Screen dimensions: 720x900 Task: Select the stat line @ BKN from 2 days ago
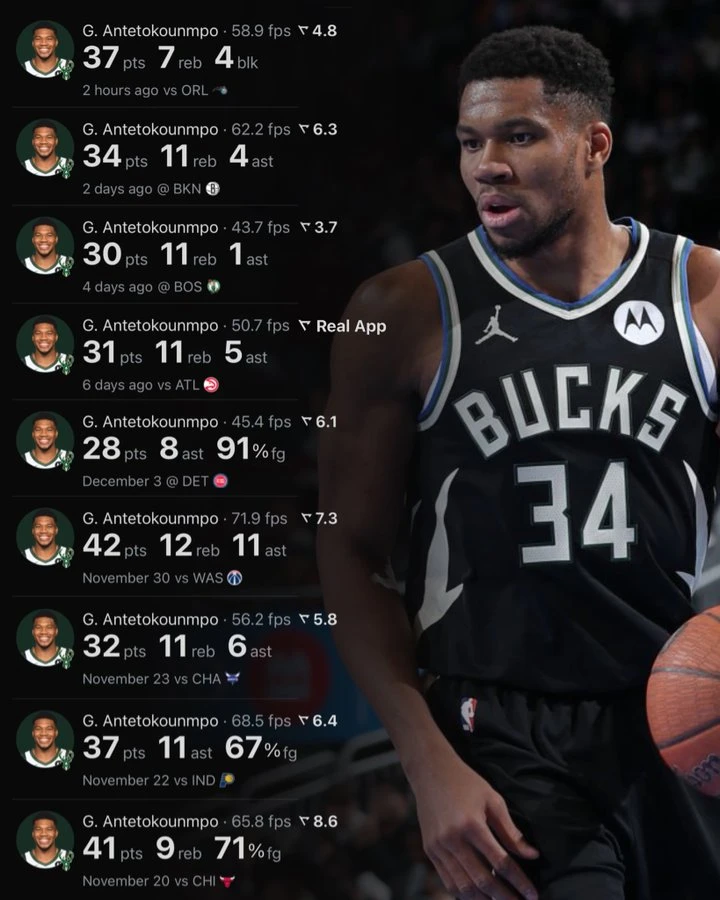click(180, 157)
